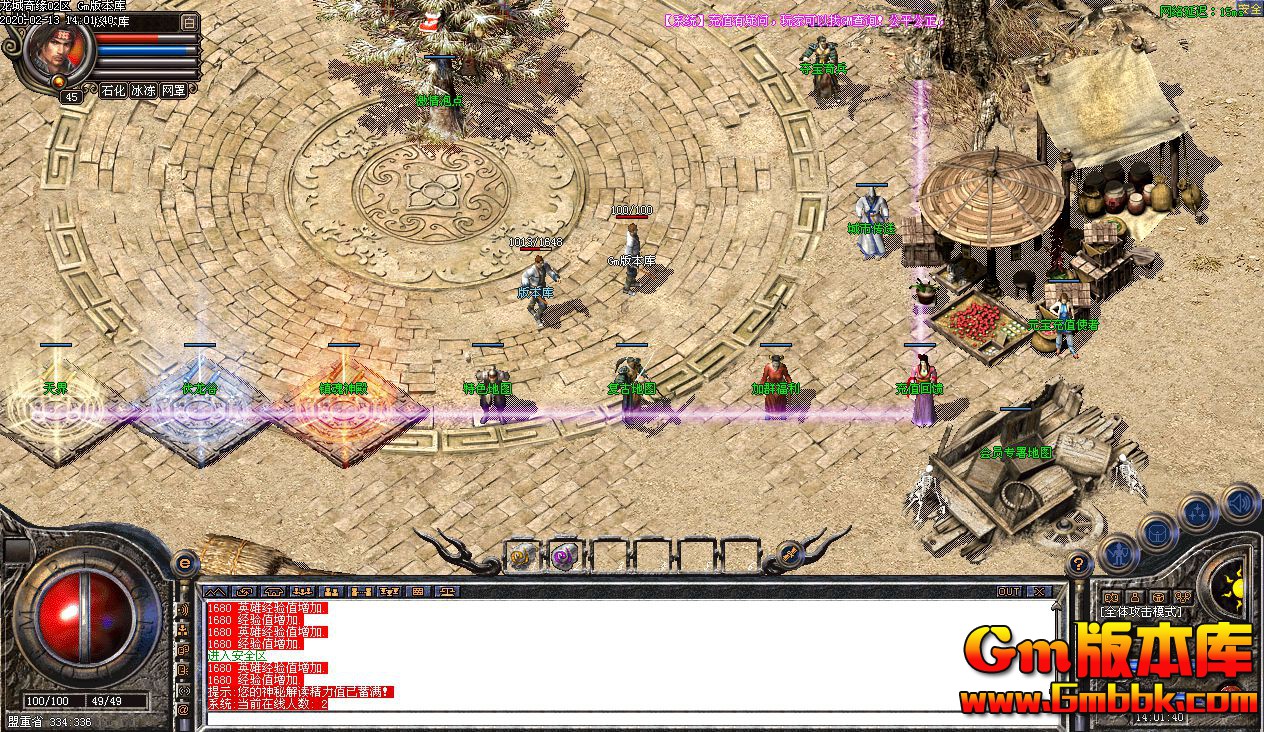Use the purple scroll hotbar item
Viewport: 1264px width, 732px height.
tap(563, 555)
